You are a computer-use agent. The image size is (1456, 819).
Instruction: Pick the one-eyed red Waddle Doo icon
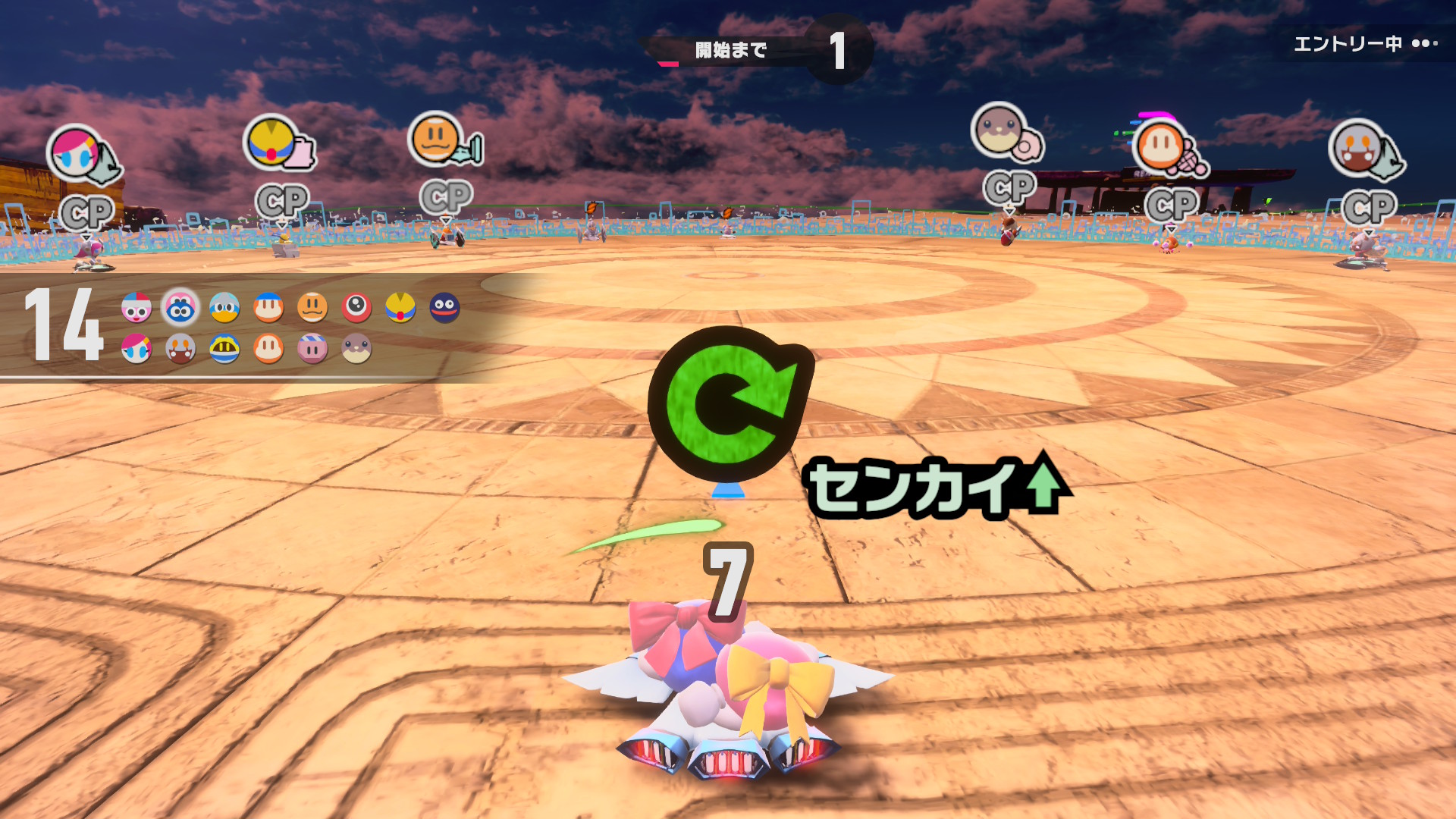[x=356, y=308]
